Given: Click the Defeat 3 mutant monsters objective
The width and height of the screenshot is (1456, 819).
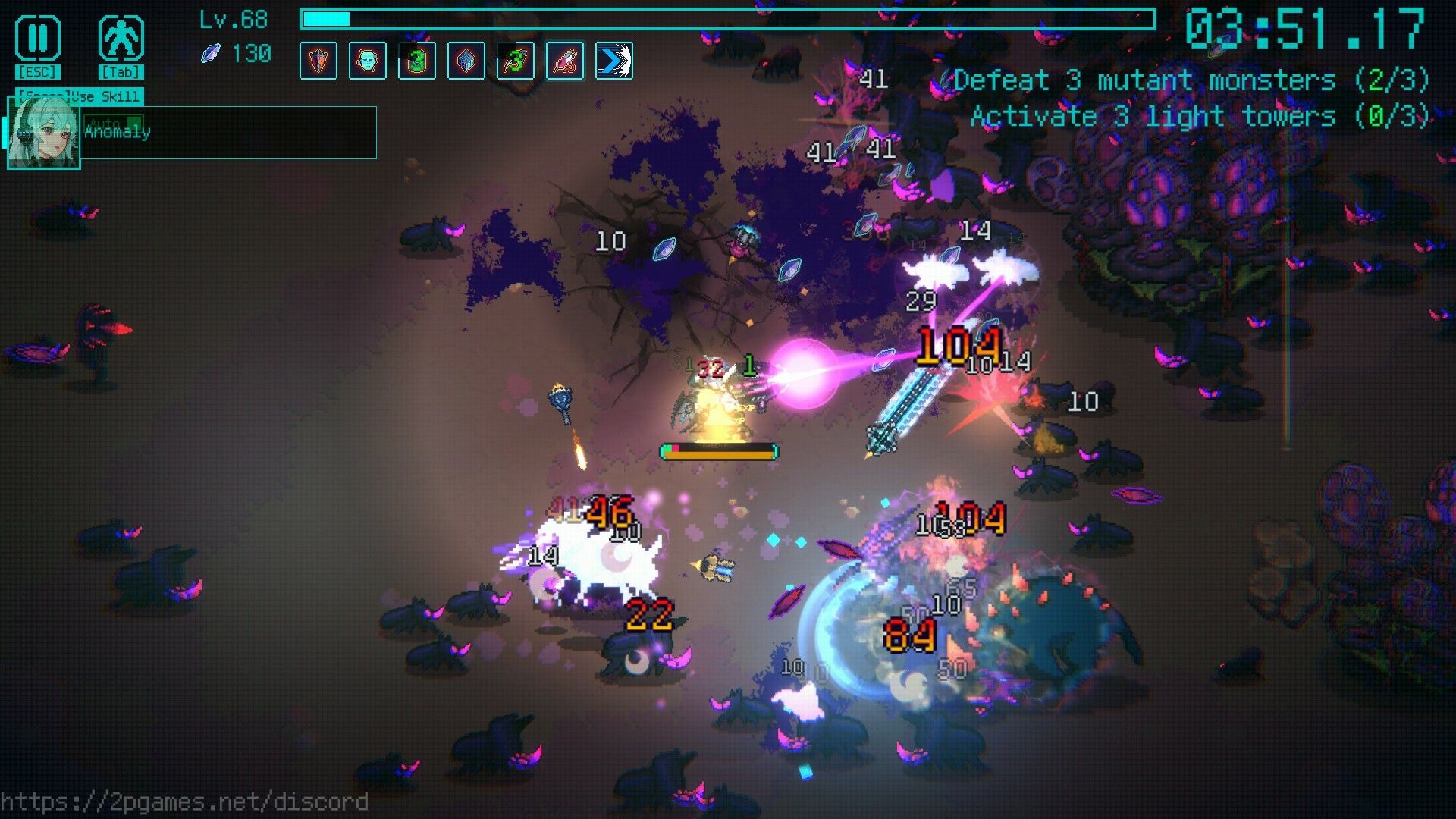Looking at the screenshot, I should pyautogui.click(x=1191, y=80).
